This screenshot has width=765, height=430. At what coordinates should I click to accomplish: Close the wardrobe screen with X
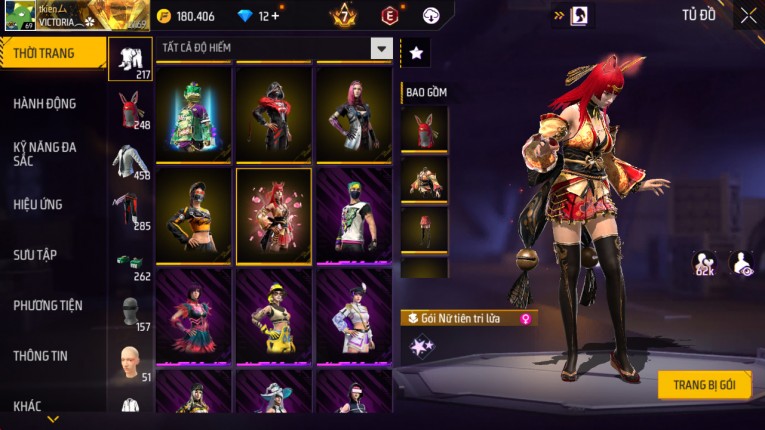tap(748, 15)
